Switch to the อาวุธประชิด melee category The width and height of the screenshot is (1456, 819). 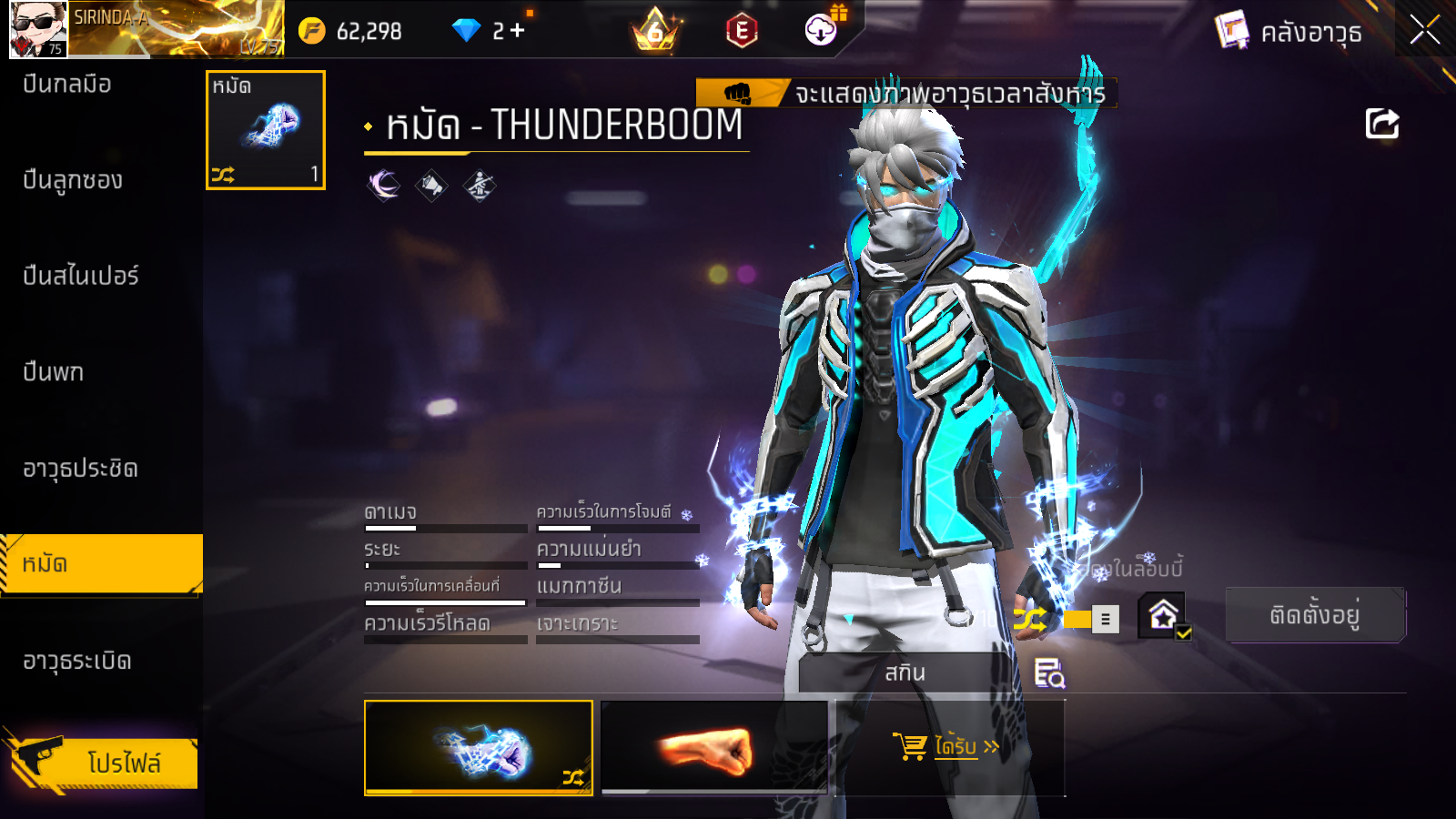(80, 469)
